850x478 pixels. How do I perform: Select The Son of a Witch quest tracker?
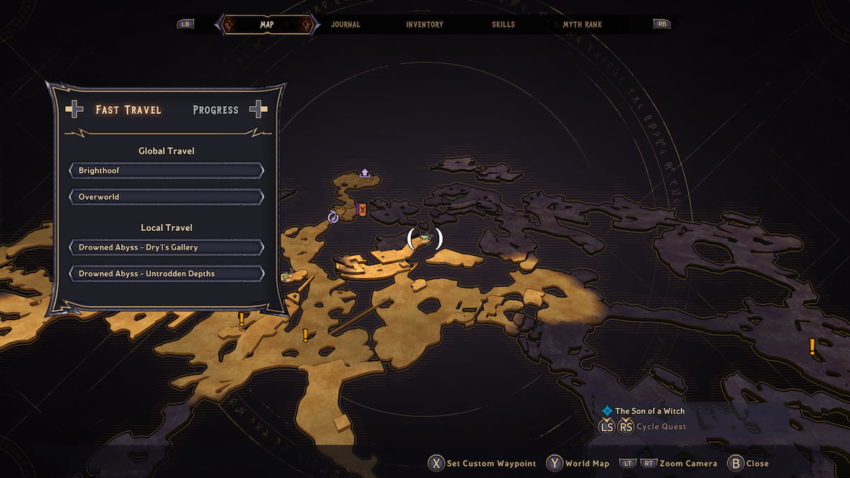pos(650,411)
